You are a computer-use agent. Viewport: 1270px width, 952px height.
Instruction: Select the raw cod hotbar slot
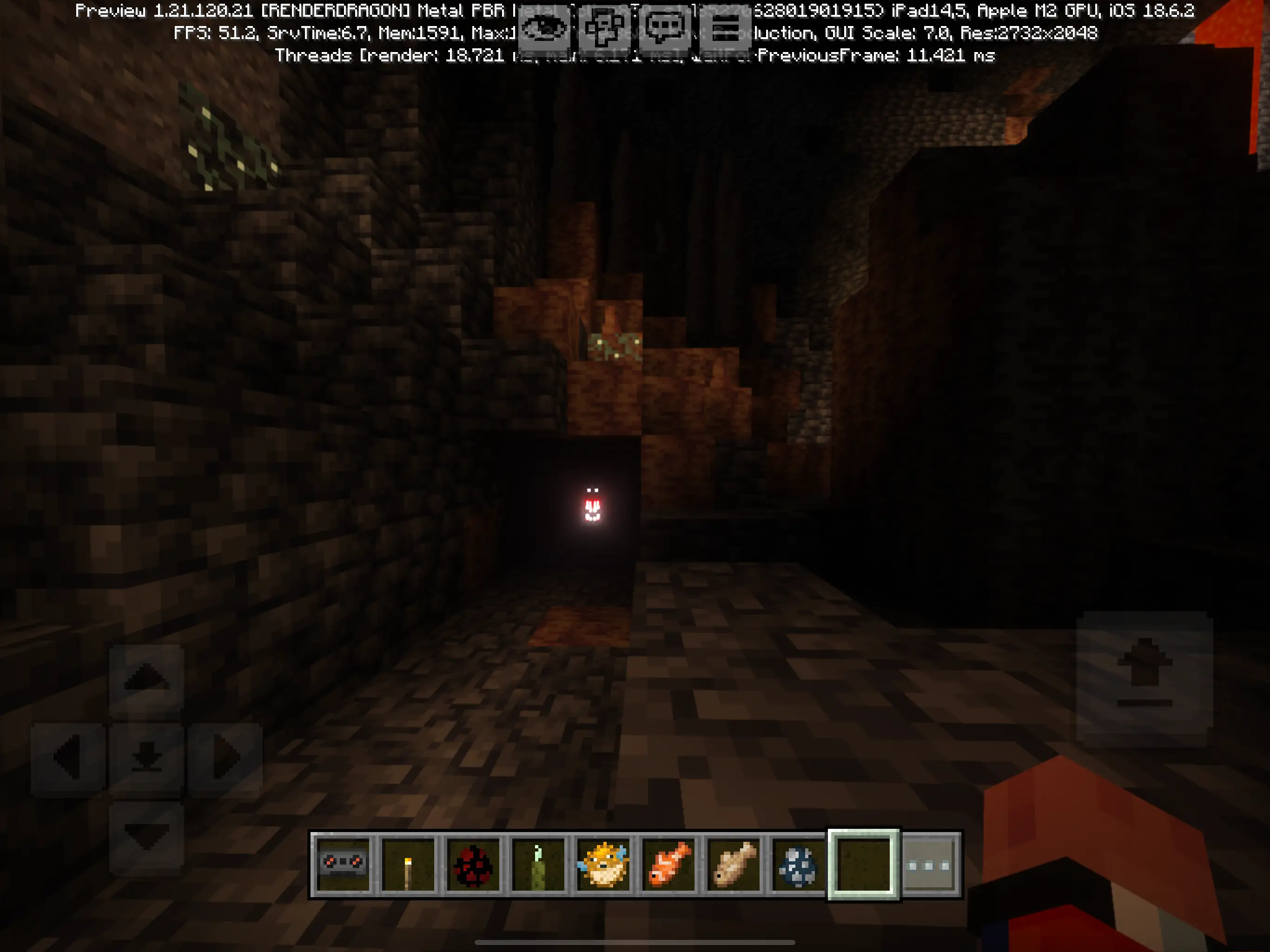coord(734,864)
